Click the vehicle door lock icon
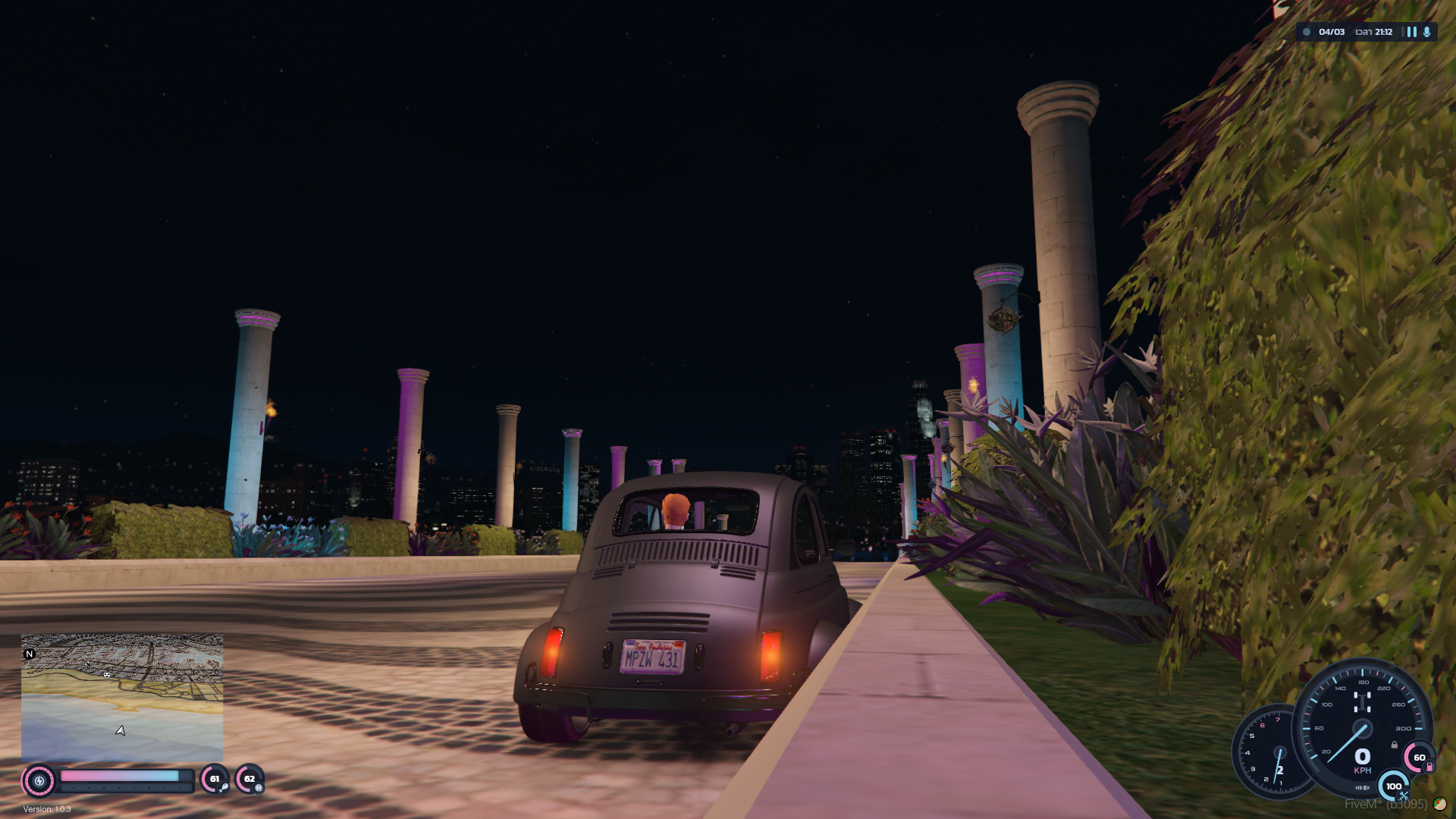The width and height of the screenshot is (1456, 819). [x=1394, y=745]
